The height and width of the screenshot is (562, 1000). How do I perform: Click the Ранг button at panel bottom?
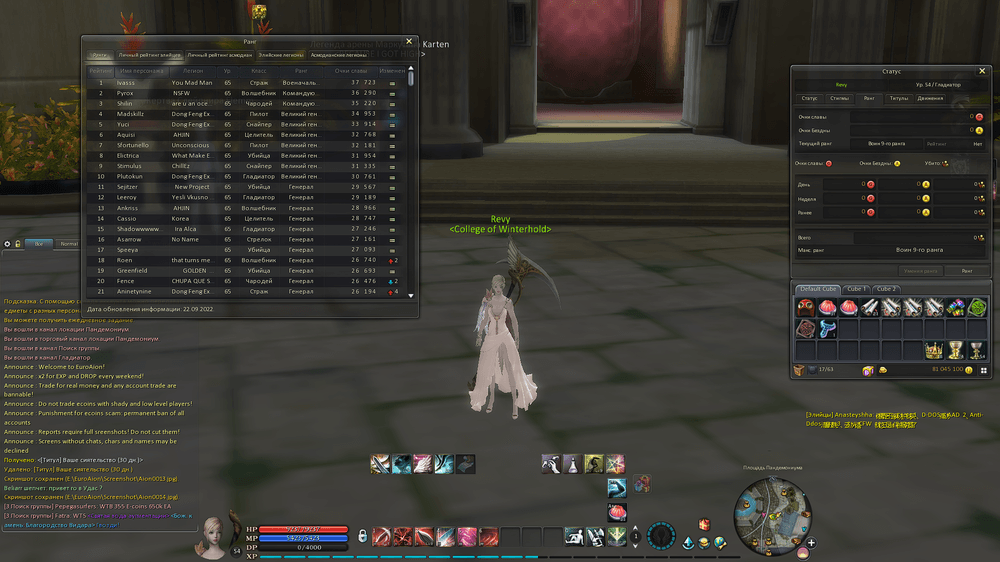point(966,270)
